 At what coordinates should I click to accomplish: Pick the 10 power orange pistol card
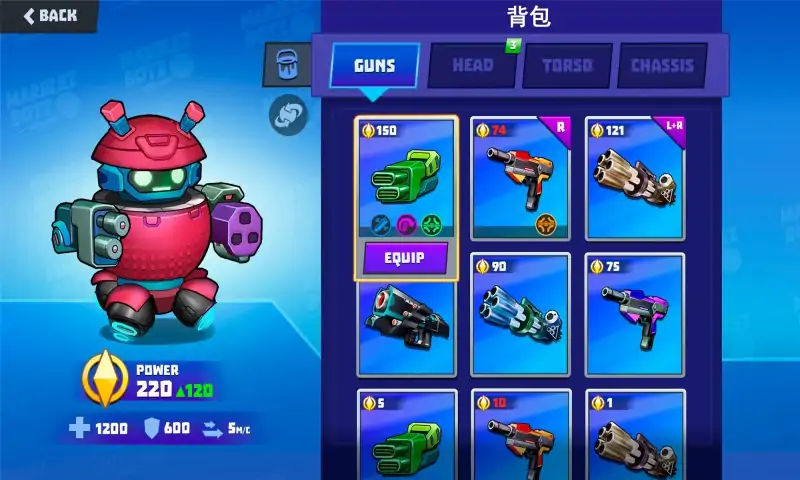pyautogui.click(x=520, y=435)
